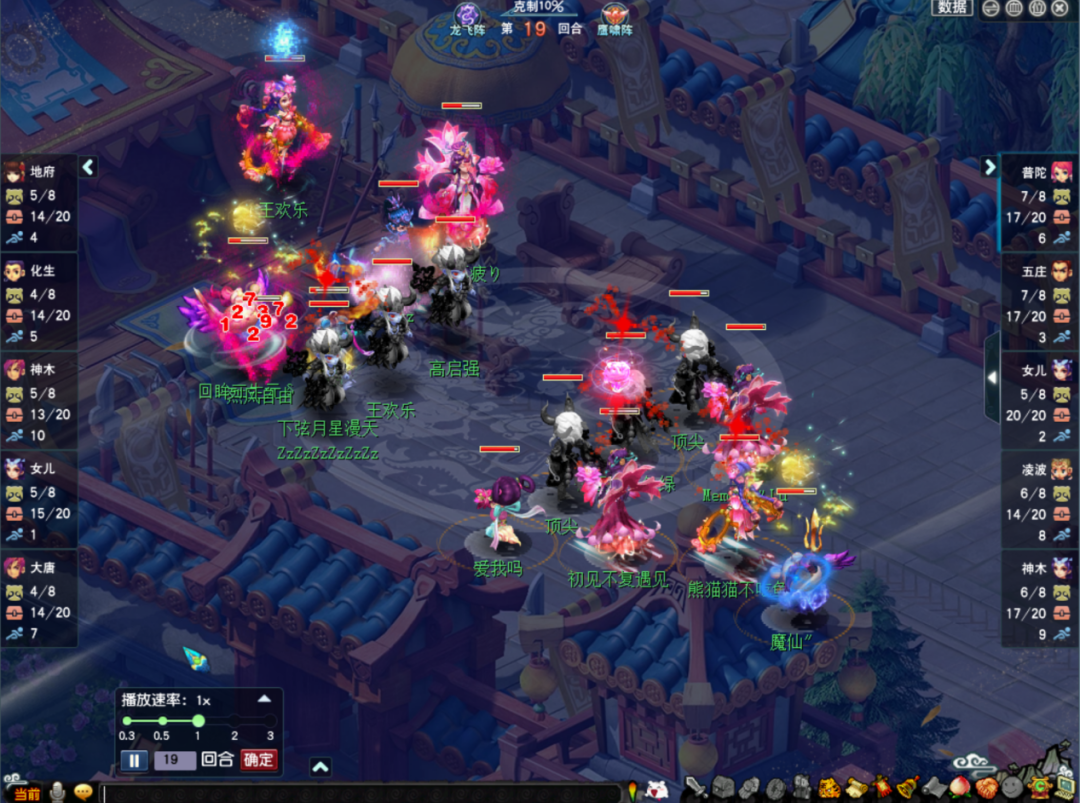Collapse the left team list arrow
The width and height of the screenshot is (1080, 803).
click(88, 167)
